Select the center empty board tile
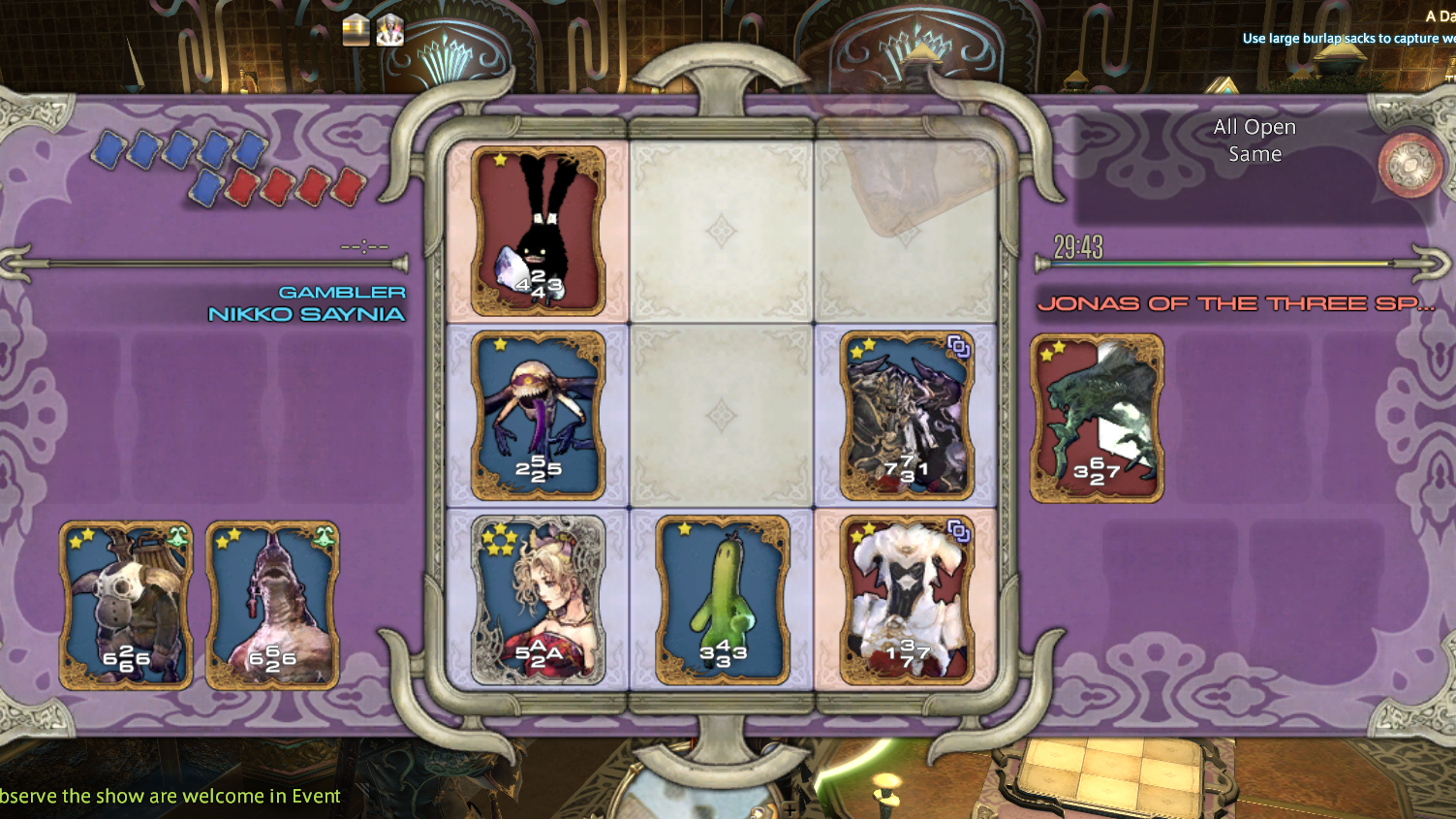The width and height of the screenshot is (1456, 819). click(722, 416)
